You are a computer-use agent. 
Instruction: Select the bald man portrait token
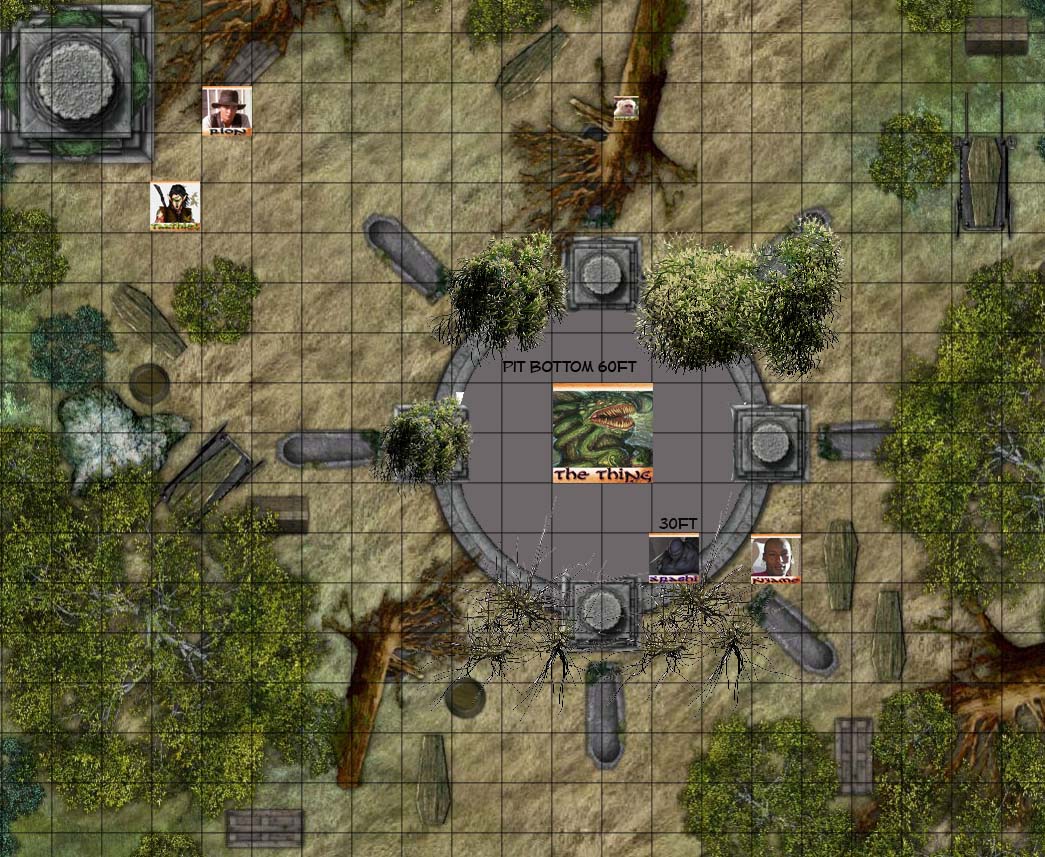(x=776, y=559)
